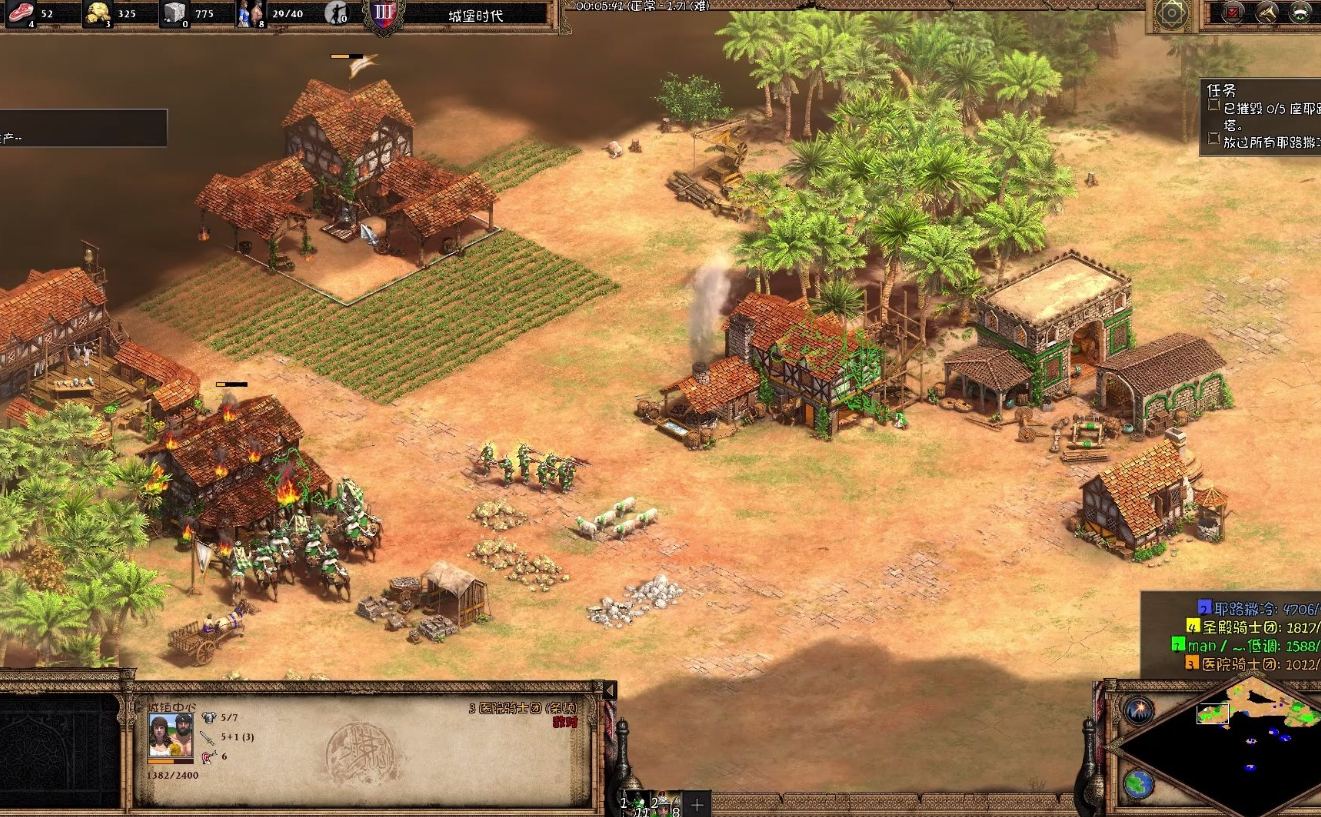Viewport: 1321px width, 817px height.
Task: Select control group 2
Action: [x=666, y=803]
